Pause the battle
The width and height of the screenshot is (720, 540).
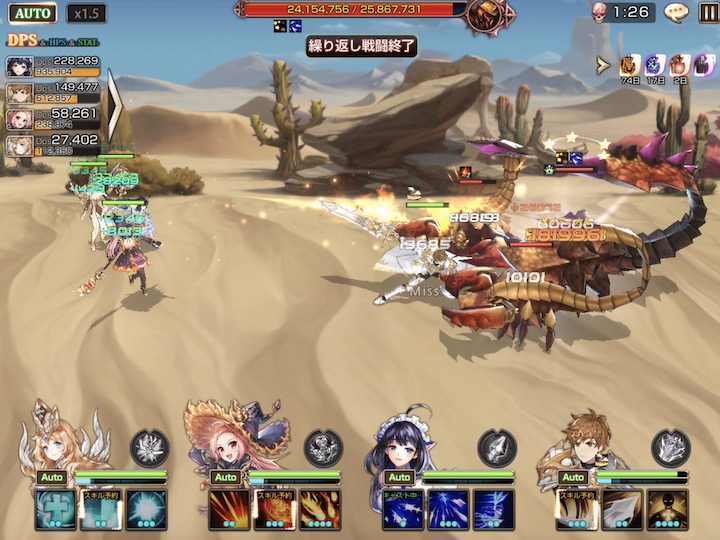click(707, 12)
